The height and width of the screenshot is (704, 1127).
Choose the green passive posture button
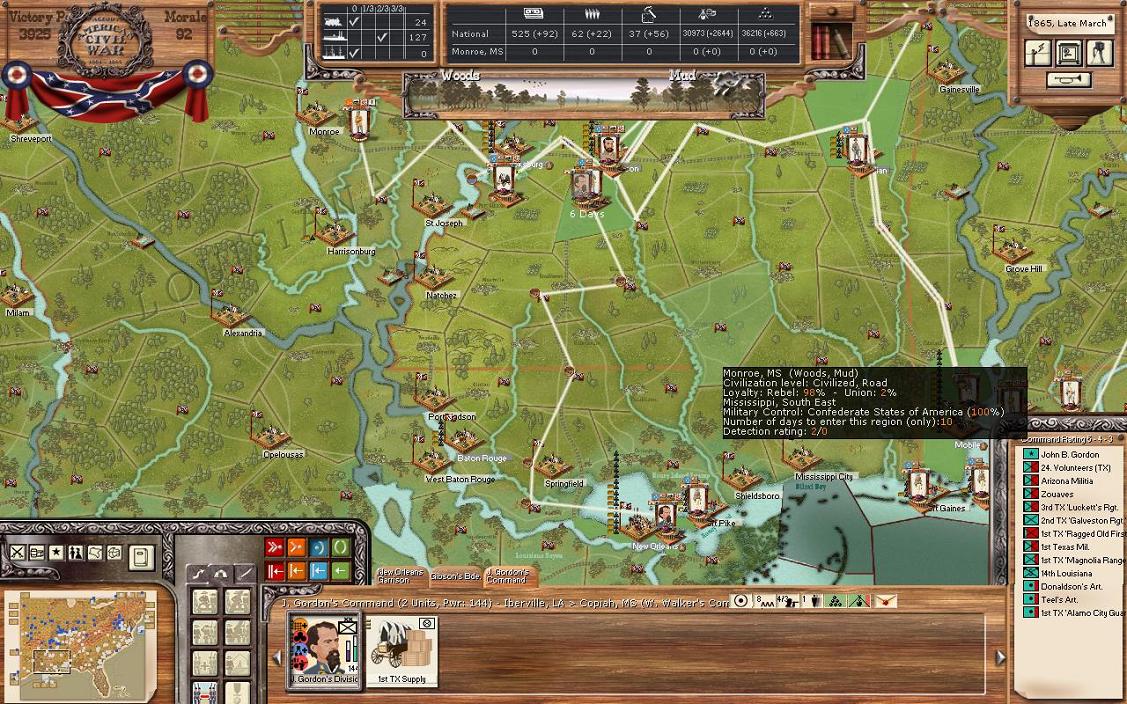(x=340, y=548)
